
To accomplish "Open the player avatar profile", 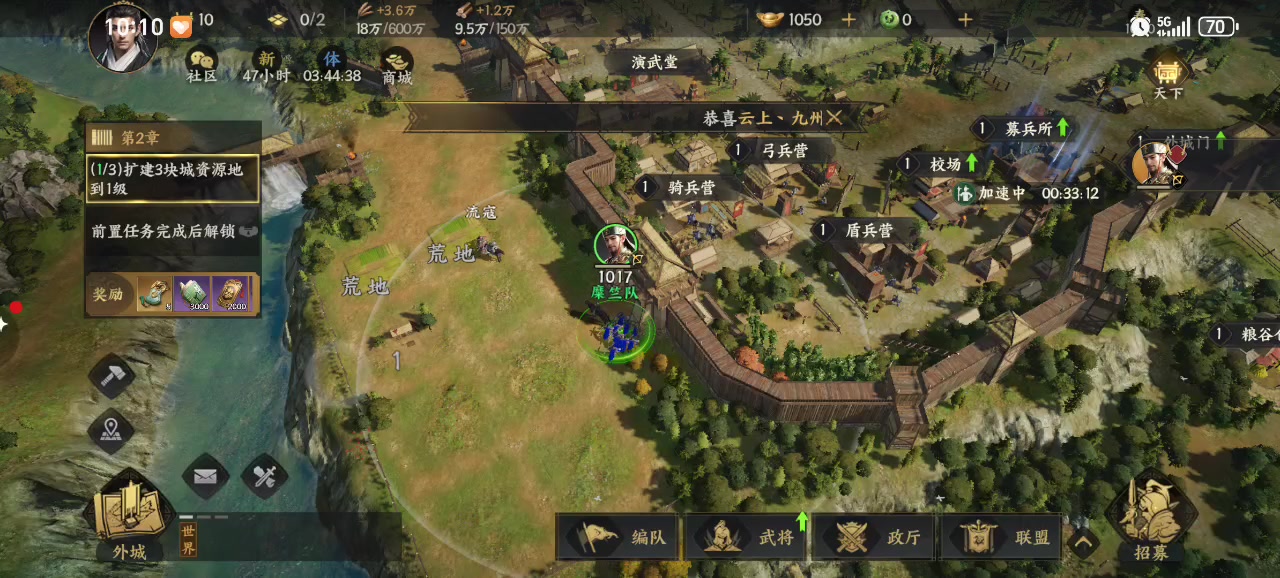I will 122,36.
